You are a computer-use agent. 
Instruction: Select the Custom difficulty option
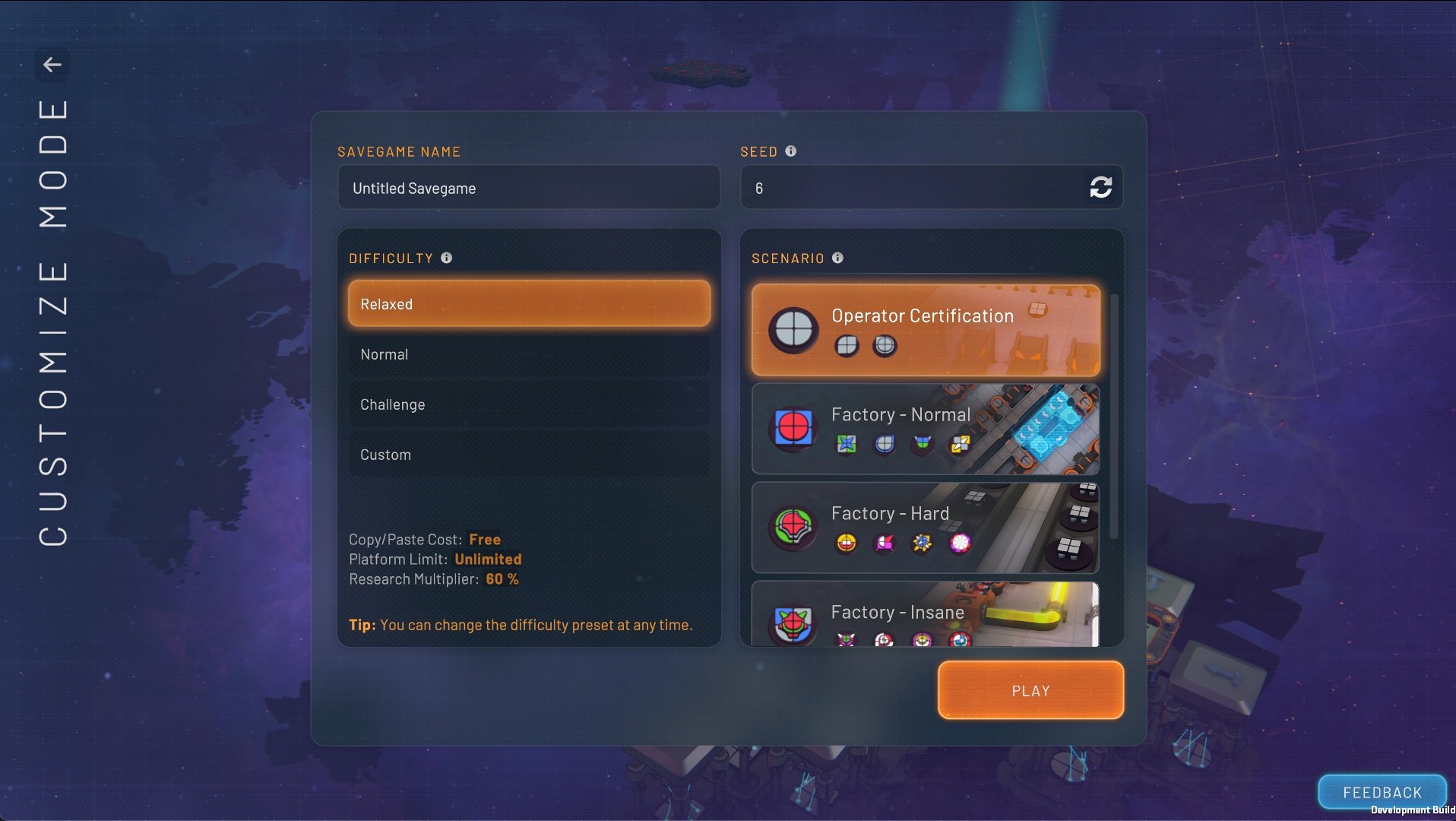coord(529,455)
